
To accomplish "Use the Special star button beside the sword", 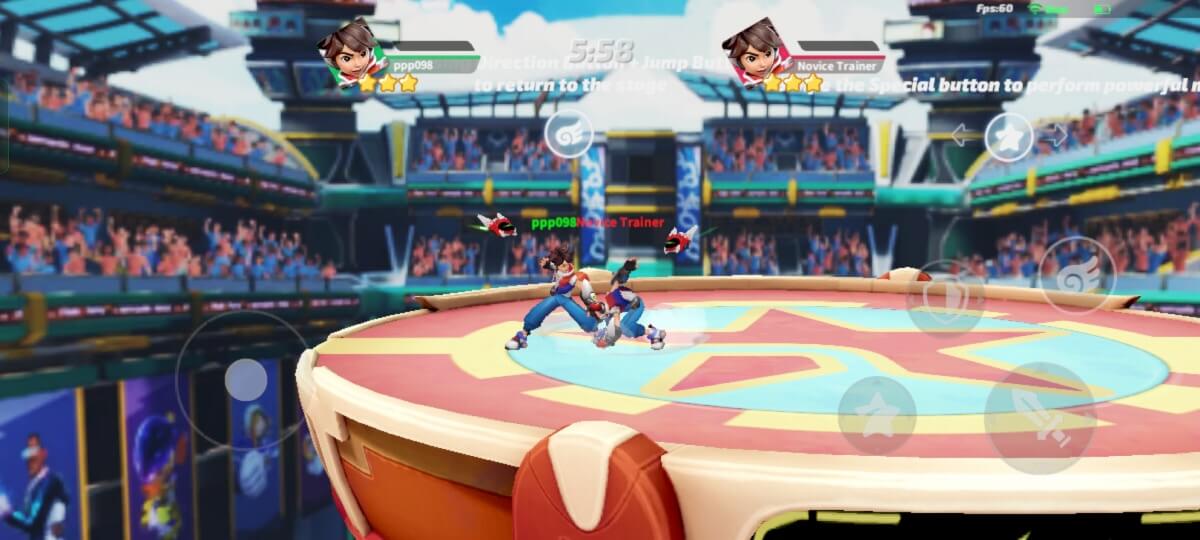I will coord(876,414).
